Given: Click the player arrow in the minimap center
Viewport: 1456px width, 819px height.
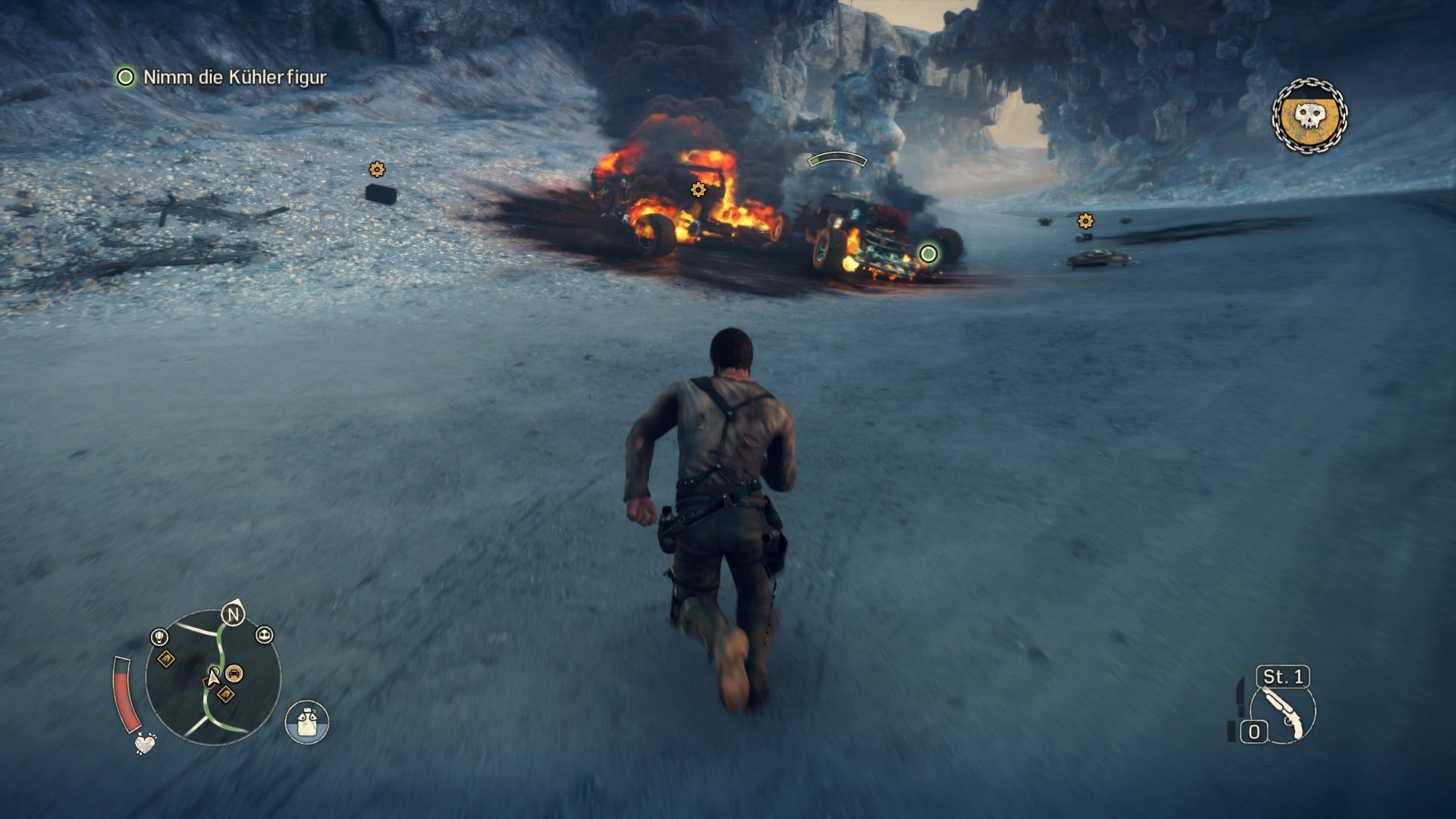Looking at the screenshot, I should click(x=214, y=676).
